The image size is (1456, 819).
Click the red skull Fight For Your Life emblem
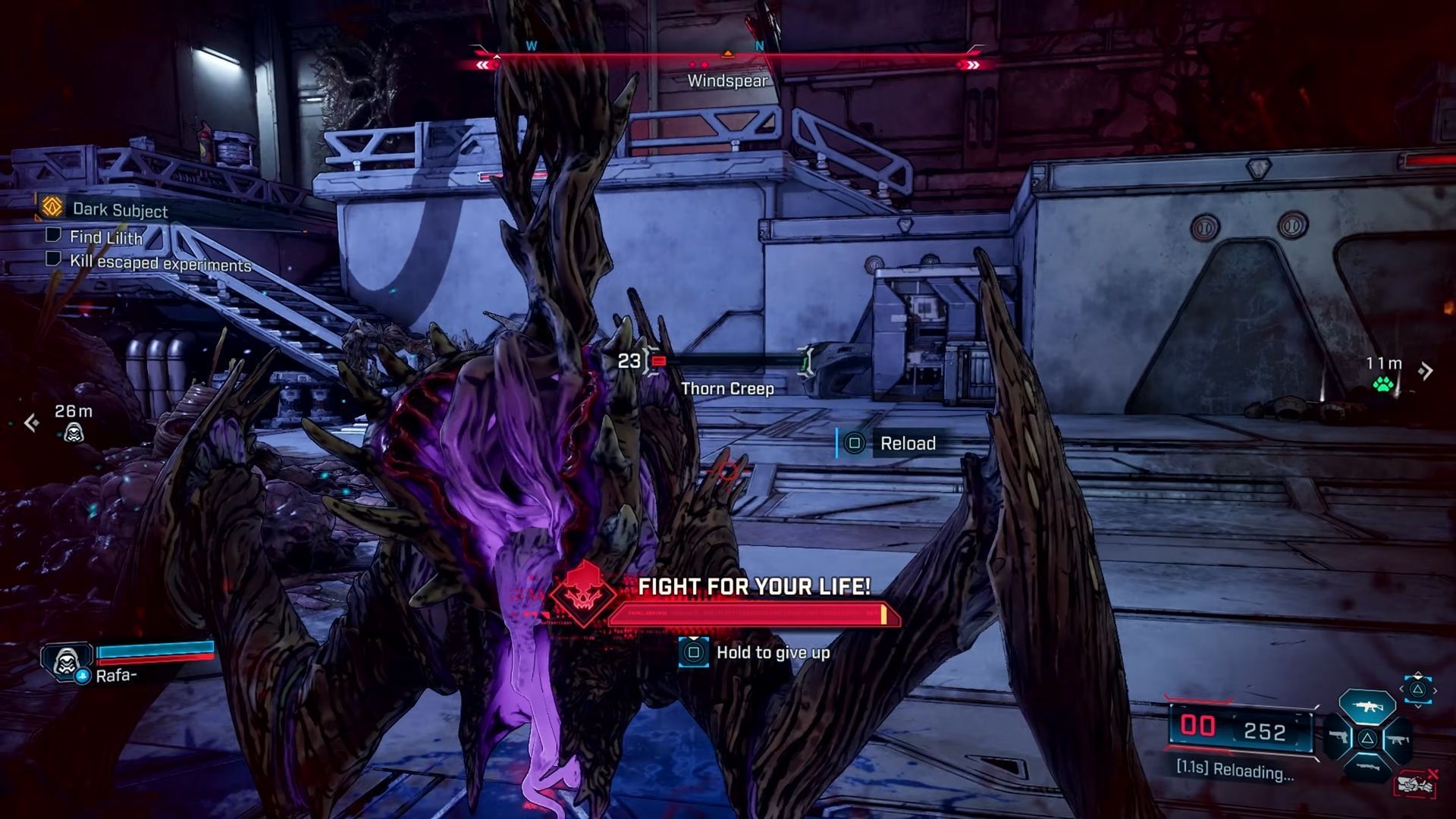pos(582,595)
